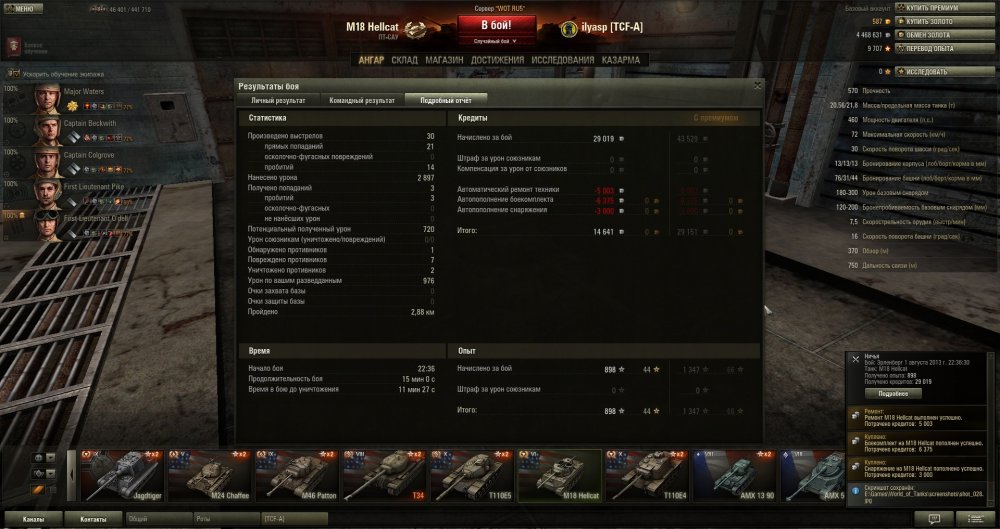Pick the M46 Patton tank

click(295, 475)
